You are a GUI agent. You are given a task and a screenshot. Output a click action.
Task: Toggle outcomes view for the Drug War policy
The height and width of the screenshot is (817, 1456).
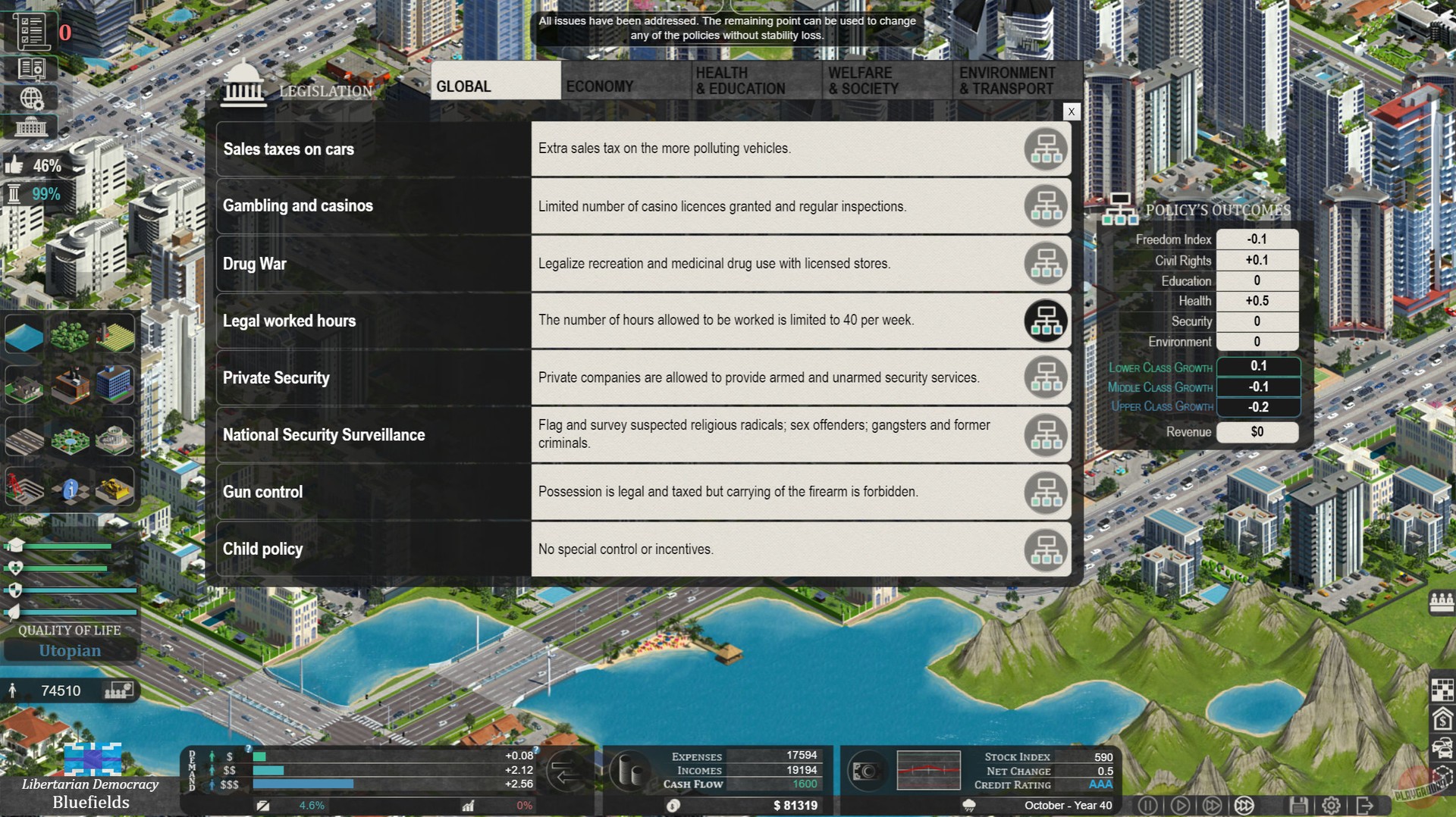pos(1046,263)
